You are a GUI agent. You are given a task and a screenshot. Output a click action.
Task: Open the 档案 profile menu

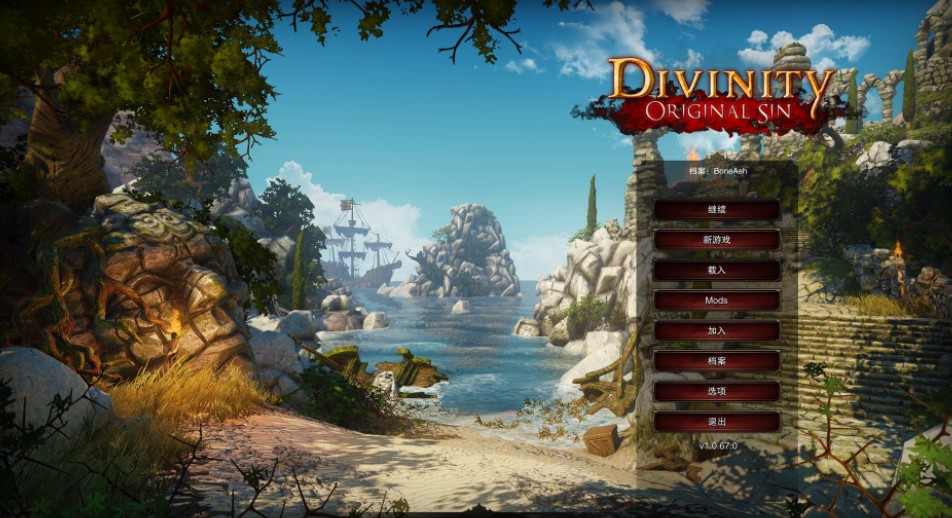[x=716, y=361]
